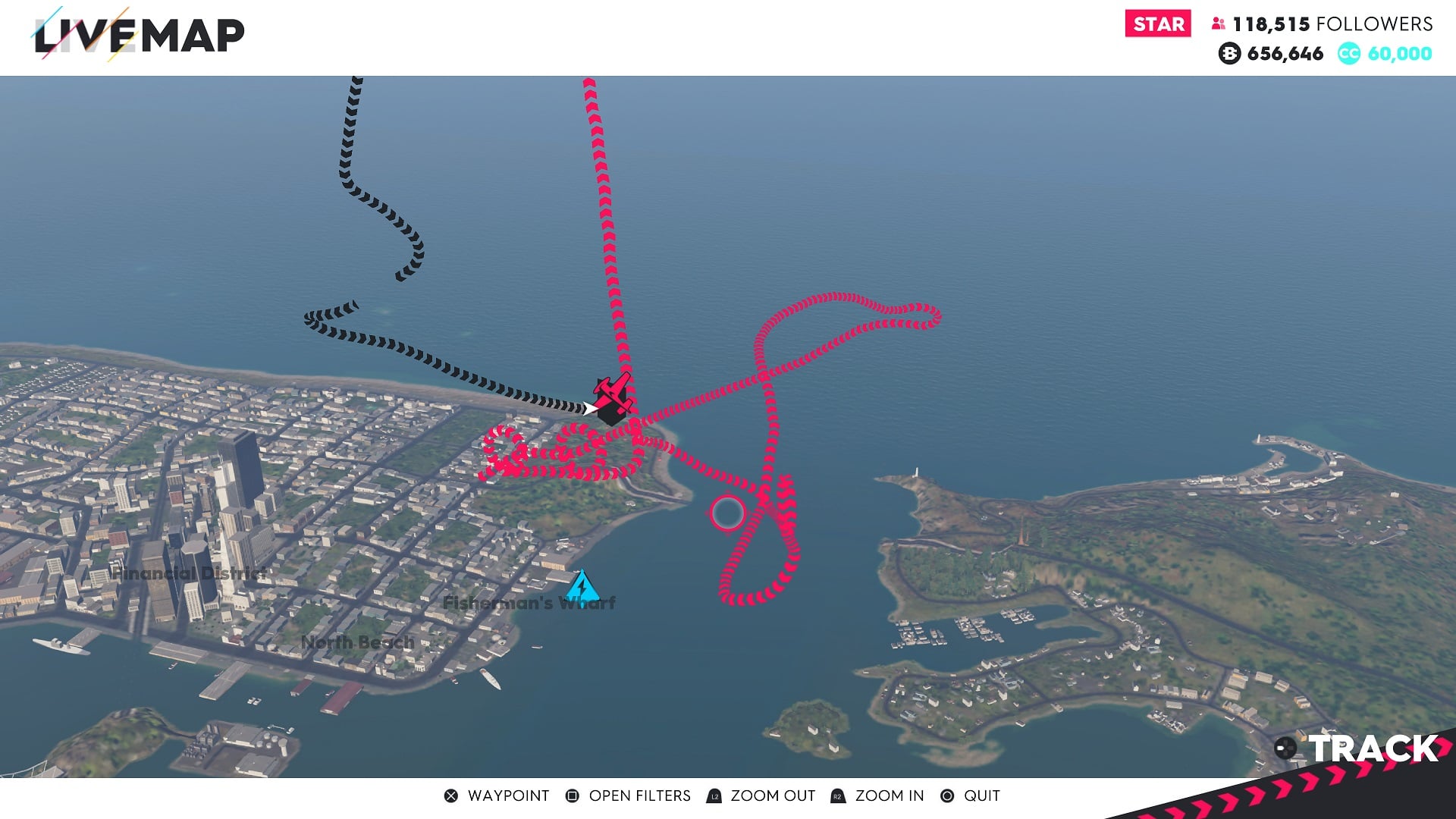Select the blue lightning event icon near Fisherman's Wharf
Image resolution: width=1456 pixels, height=819 pixels.
[581, 585]
